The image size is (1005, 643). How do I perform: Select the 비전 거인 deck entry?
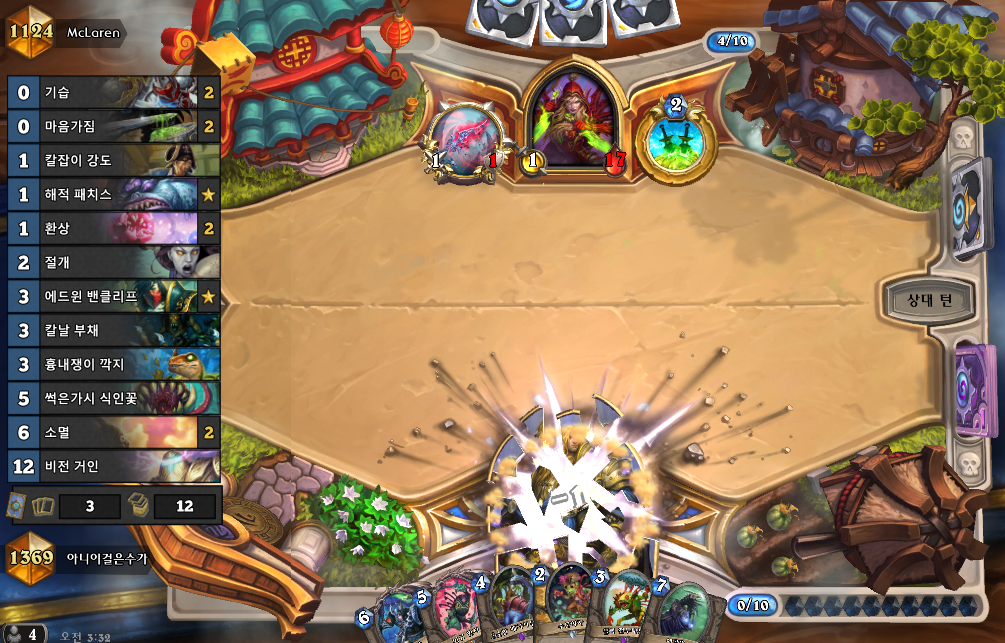tap(112, 467)
